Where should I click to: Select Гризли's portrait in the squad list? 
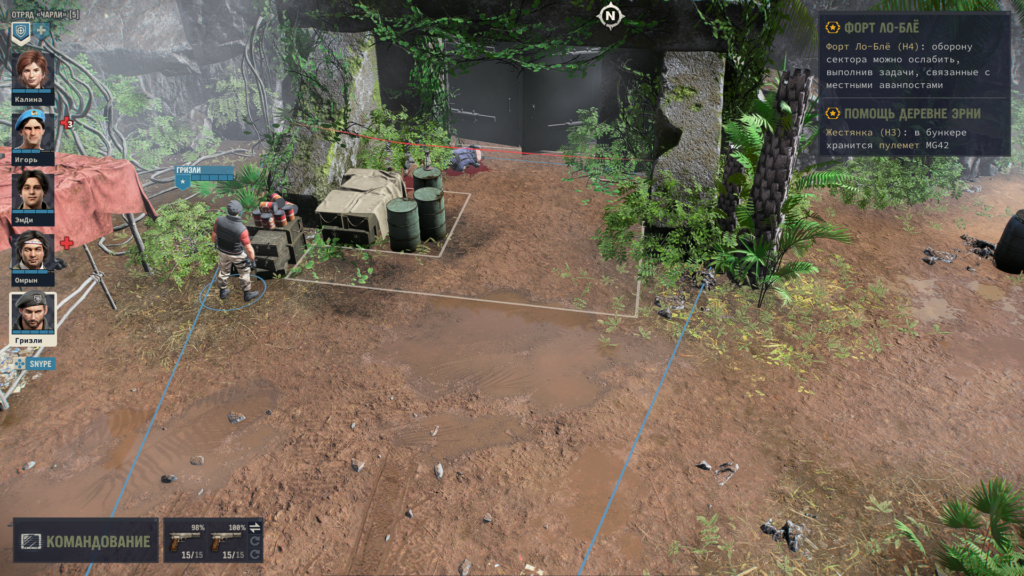(x=33, y=312)
